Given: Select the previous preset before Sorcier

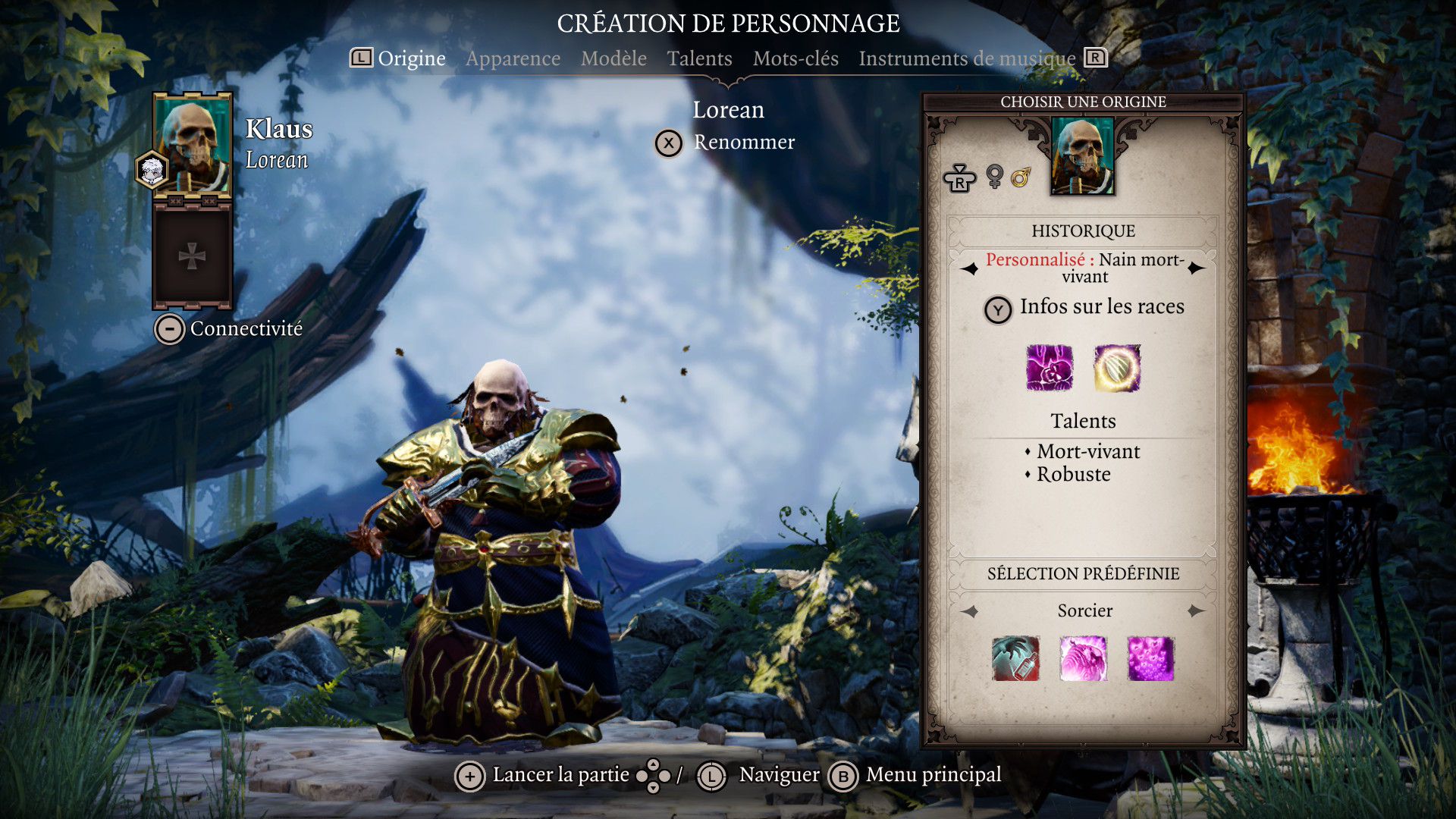Looking at the screenshot, I should pos(970,611).
